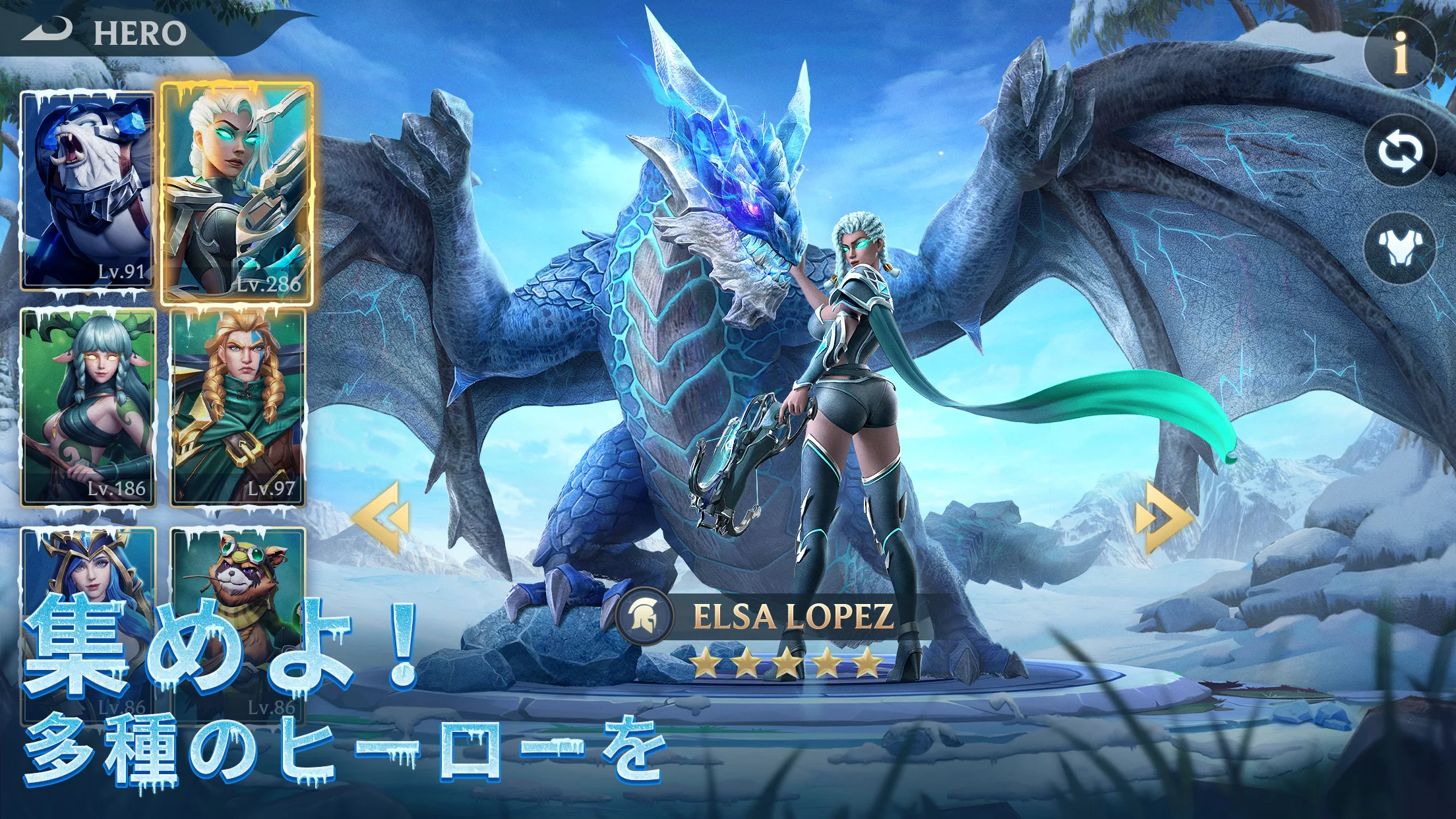Screen dimensions: 1456x819
Task: Show the previous hero with left arrow
Action: (x=381, y=516)
